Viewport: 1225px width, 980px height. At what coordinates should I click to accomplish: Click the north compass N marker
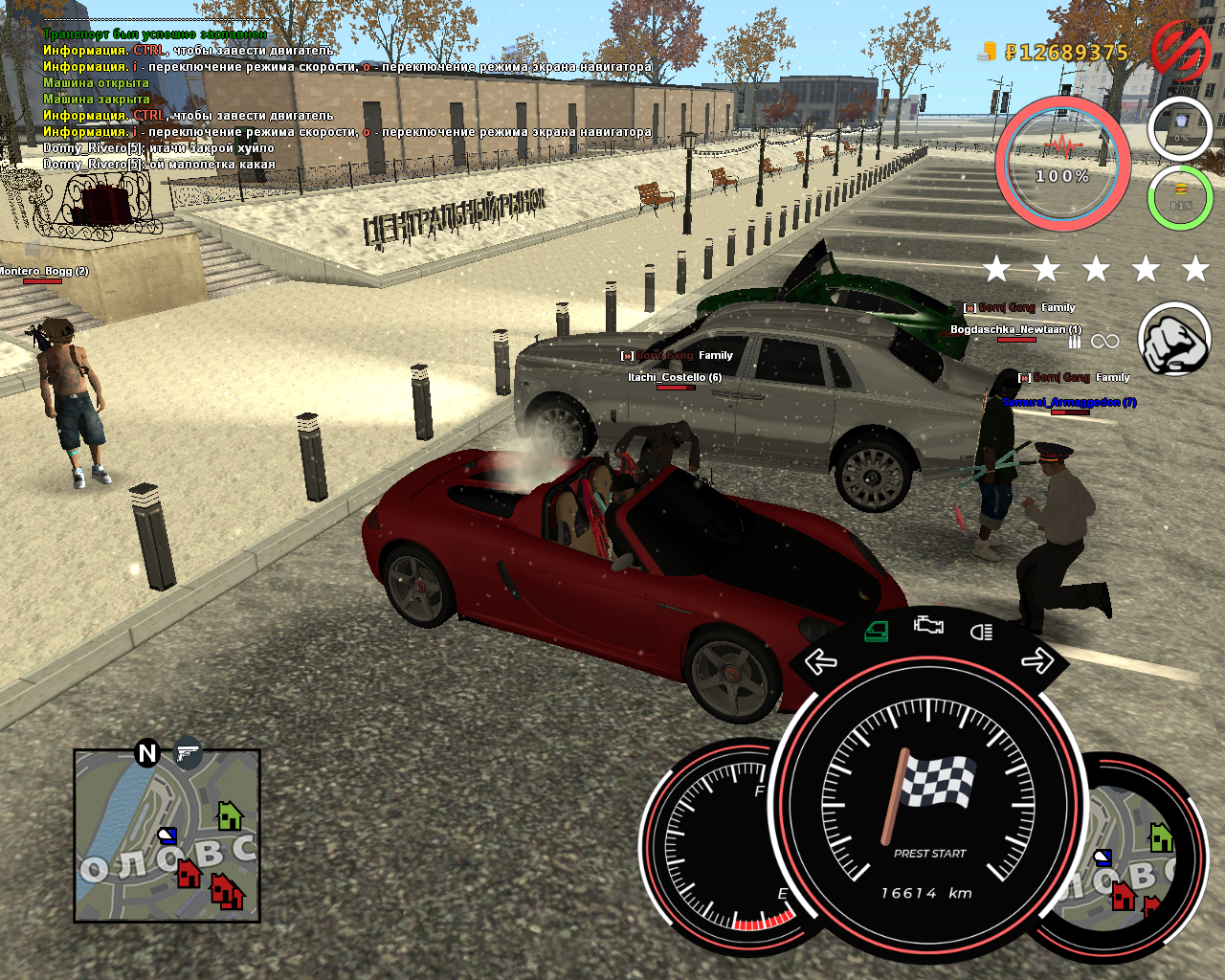tap(147, 753)
